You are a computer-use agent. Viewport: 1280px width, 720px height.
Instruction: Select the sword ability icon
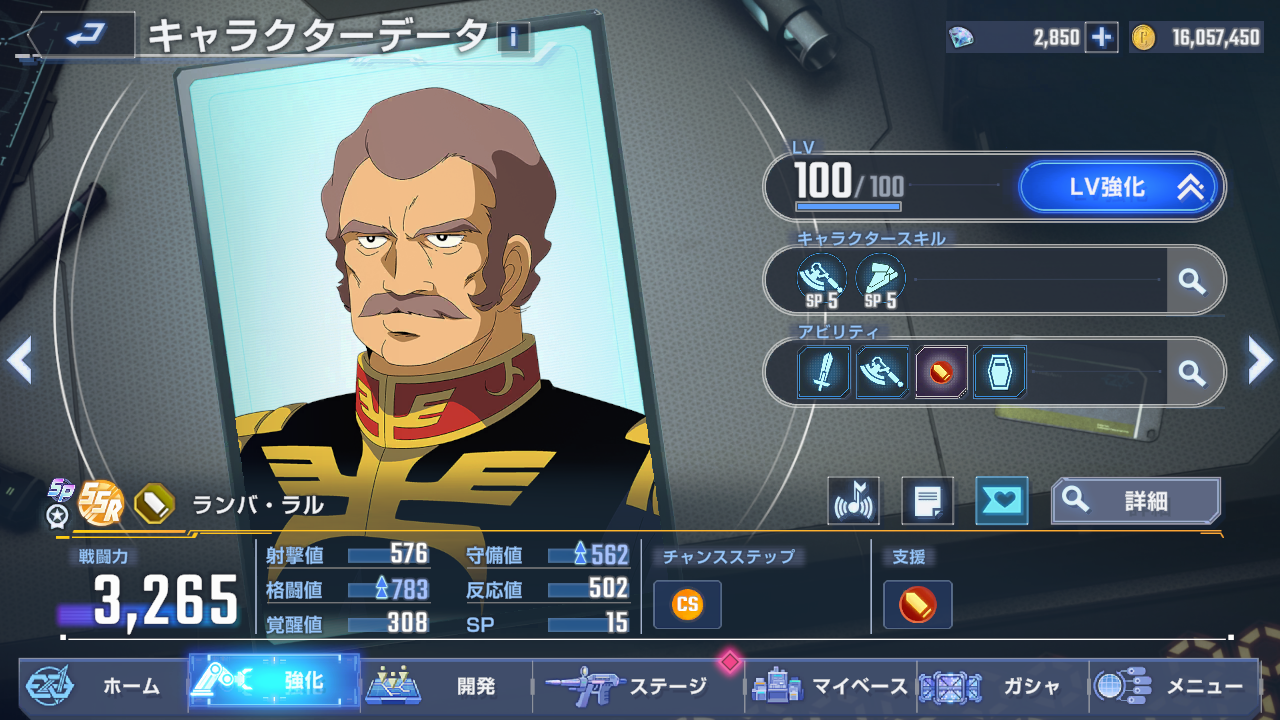[824, 373]
